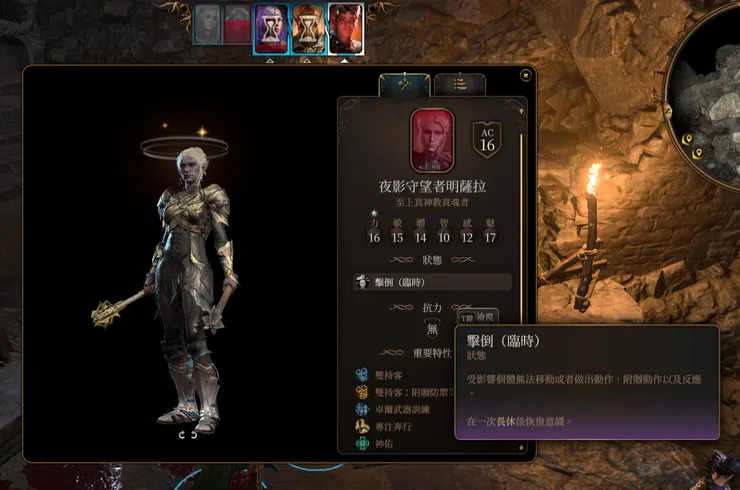Select the 擊倒（臨時） status entry
The height and width of the screenshot is (490, 740).
(432, 283)
